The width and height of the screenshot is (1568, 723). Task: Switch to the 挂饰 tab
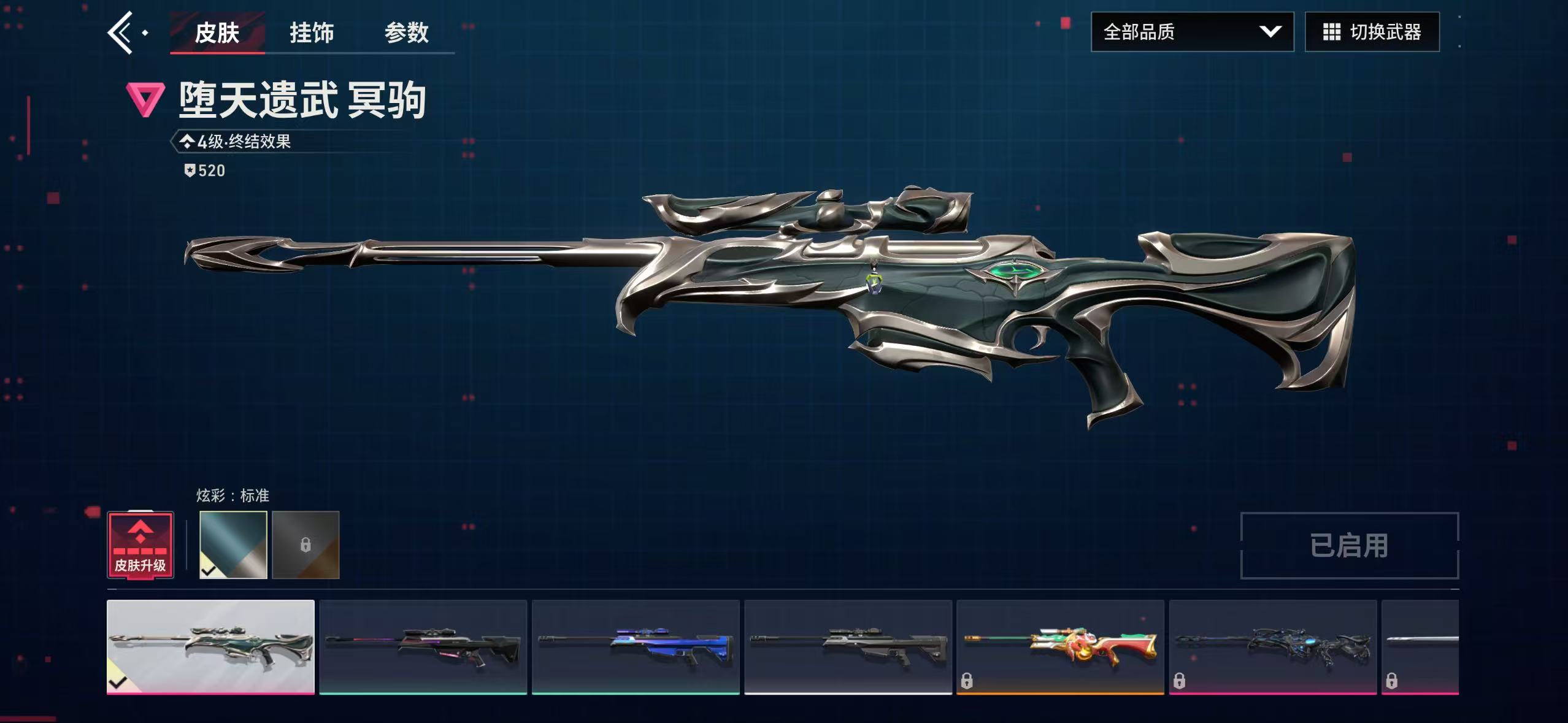(312, 33)
